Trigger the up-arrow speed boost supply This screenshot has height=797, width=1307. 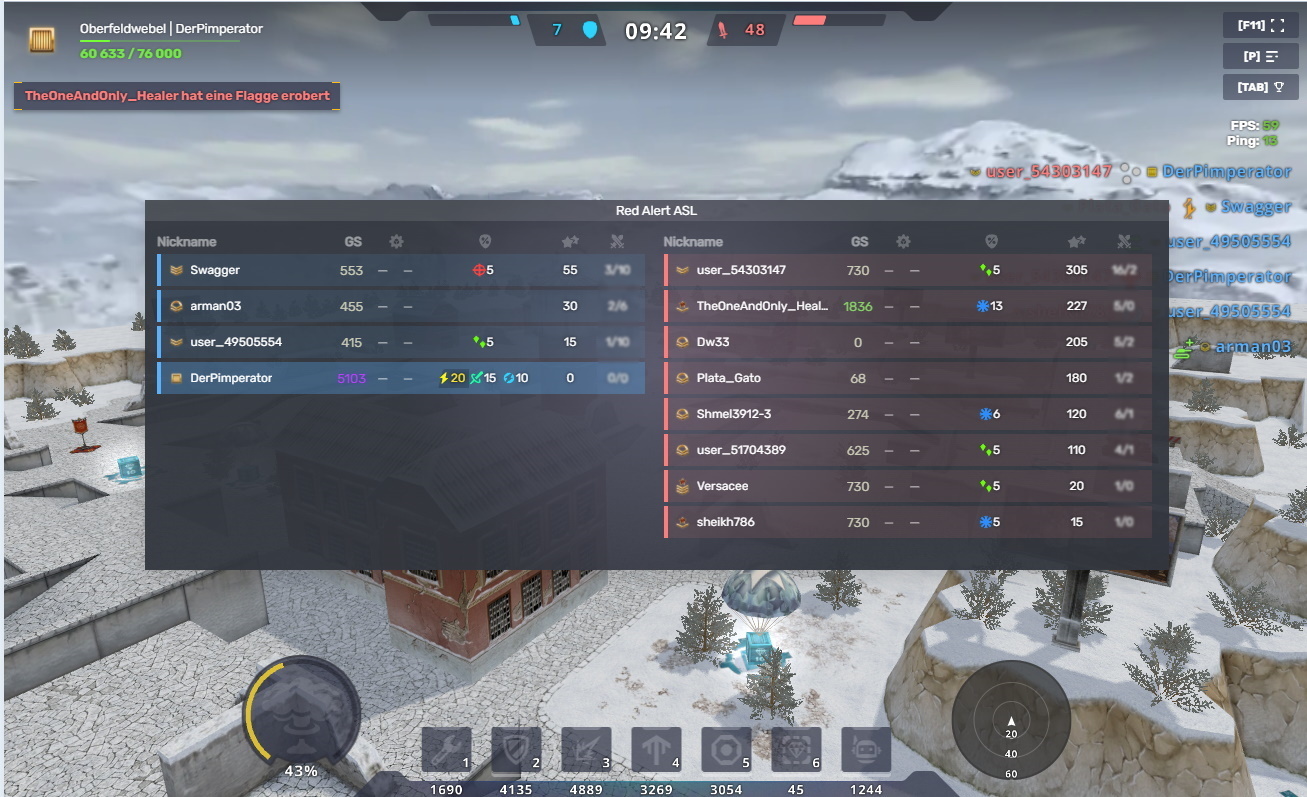pos(656,750)
